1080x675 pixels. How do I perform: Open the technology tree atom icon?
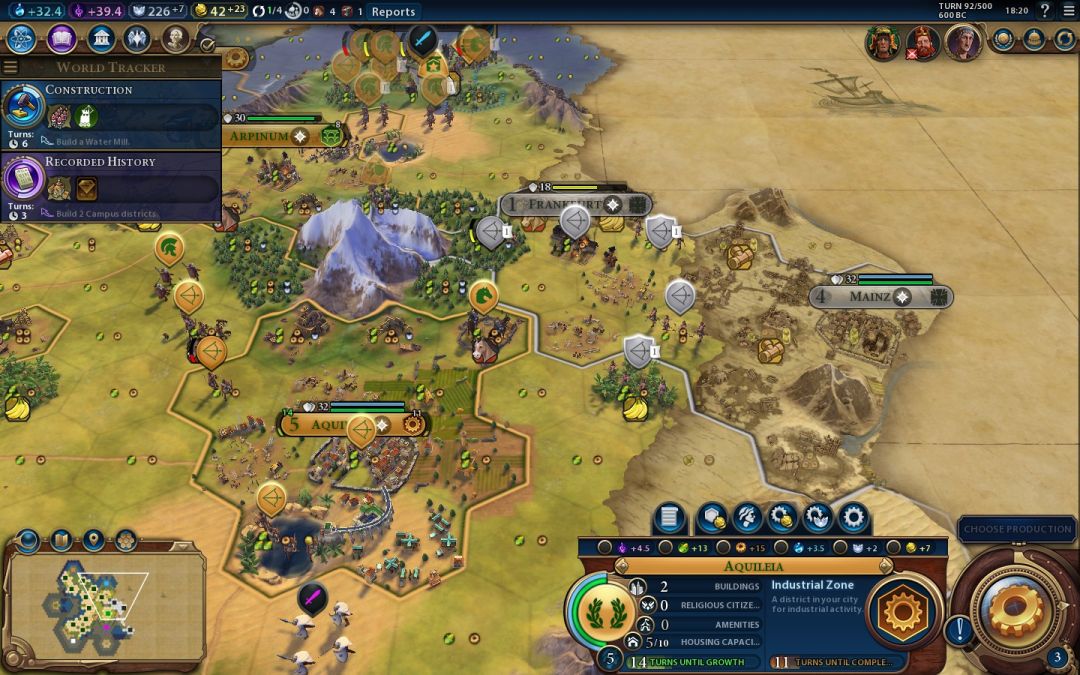tap(21, 39)
